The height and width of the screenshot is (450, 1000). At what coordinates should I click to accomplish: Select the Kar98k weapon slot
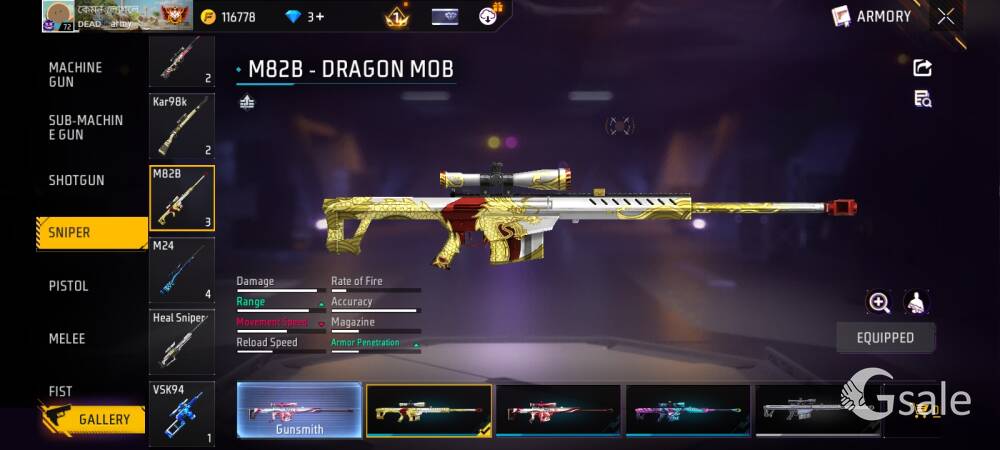tap(181, 127)
